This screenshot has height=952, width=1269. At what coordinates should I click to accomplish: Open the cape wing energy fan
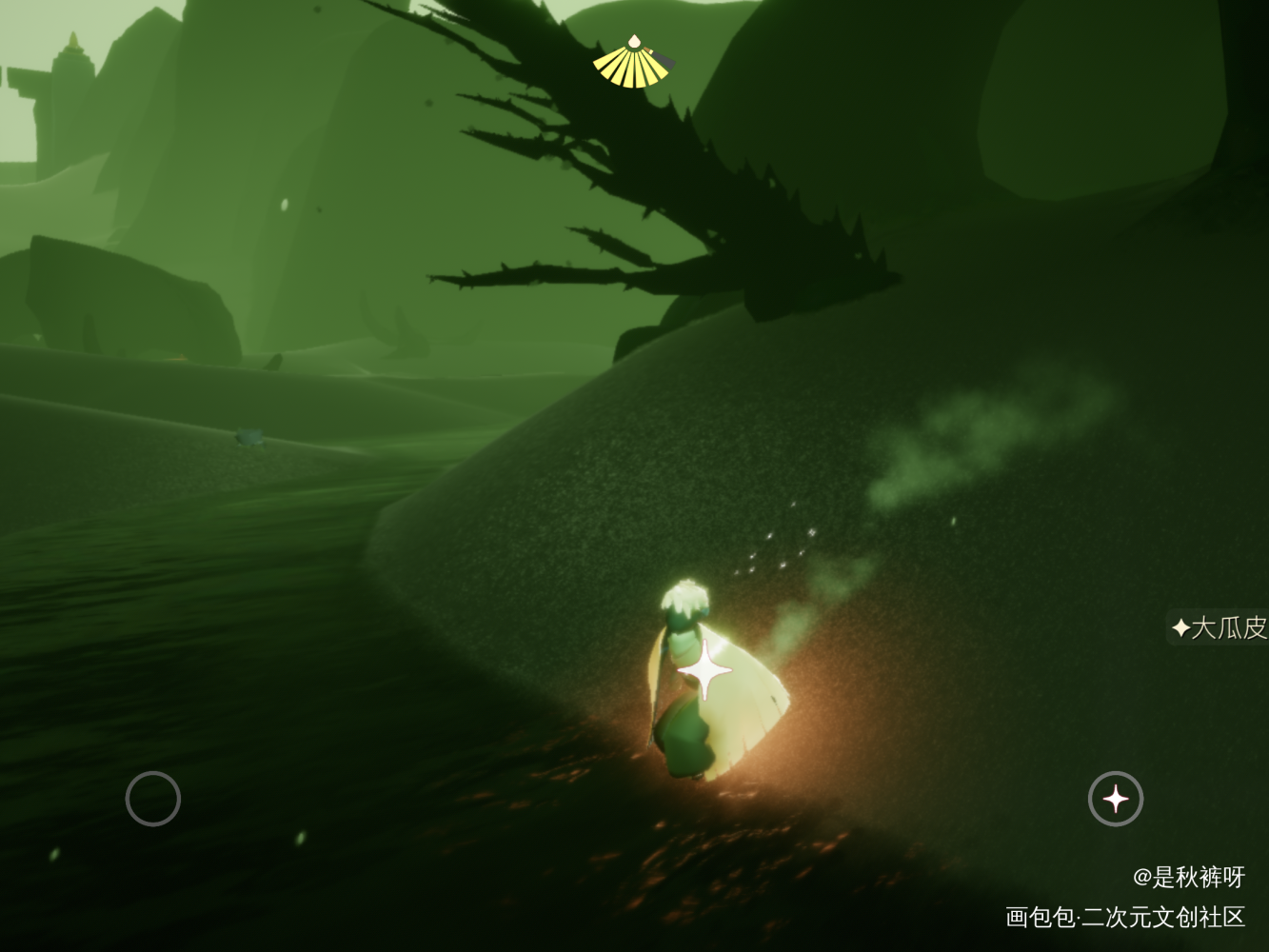(633, 63)
